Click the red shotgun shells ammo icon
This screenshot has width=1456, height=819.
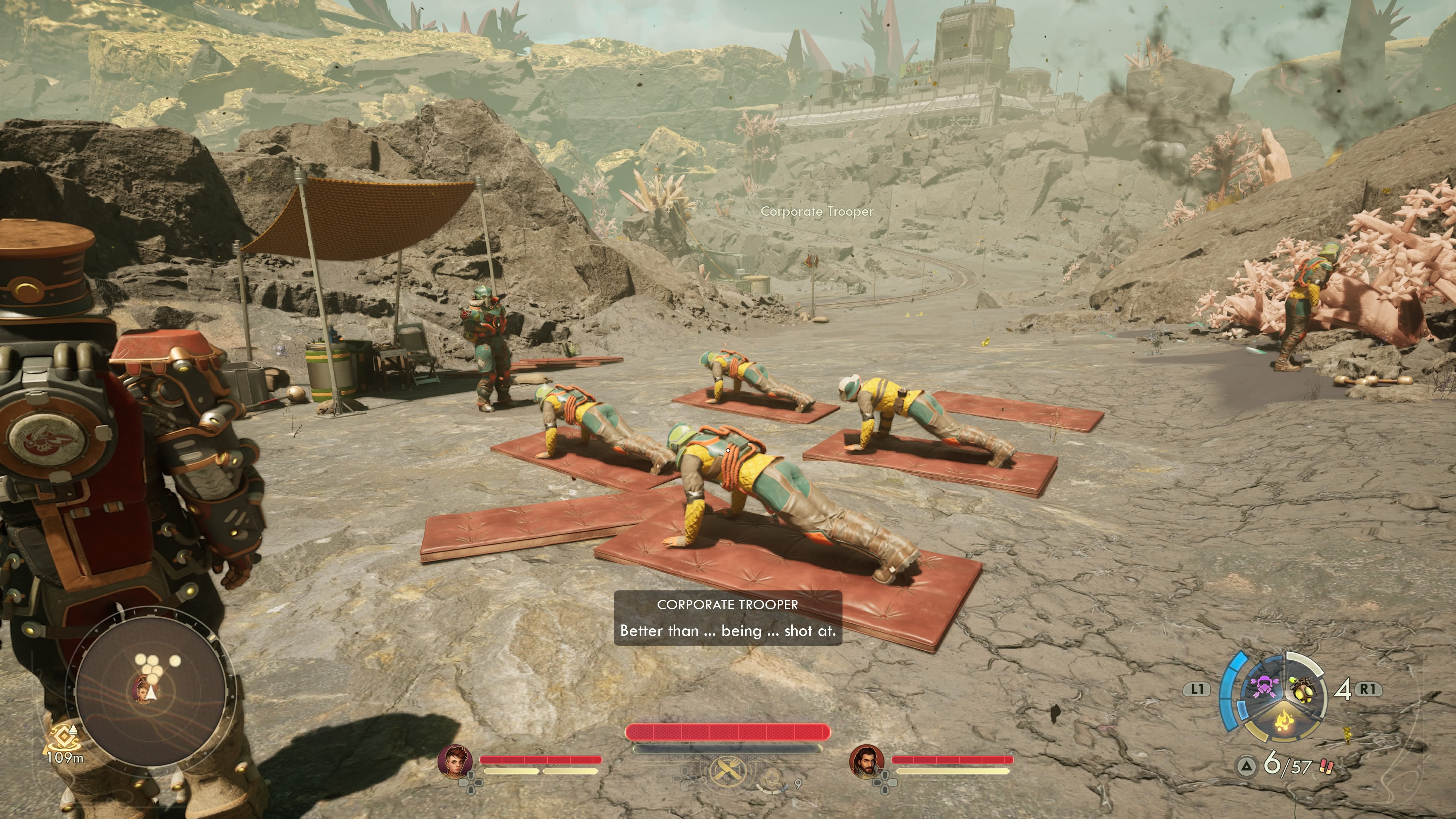coord(1326,767)
